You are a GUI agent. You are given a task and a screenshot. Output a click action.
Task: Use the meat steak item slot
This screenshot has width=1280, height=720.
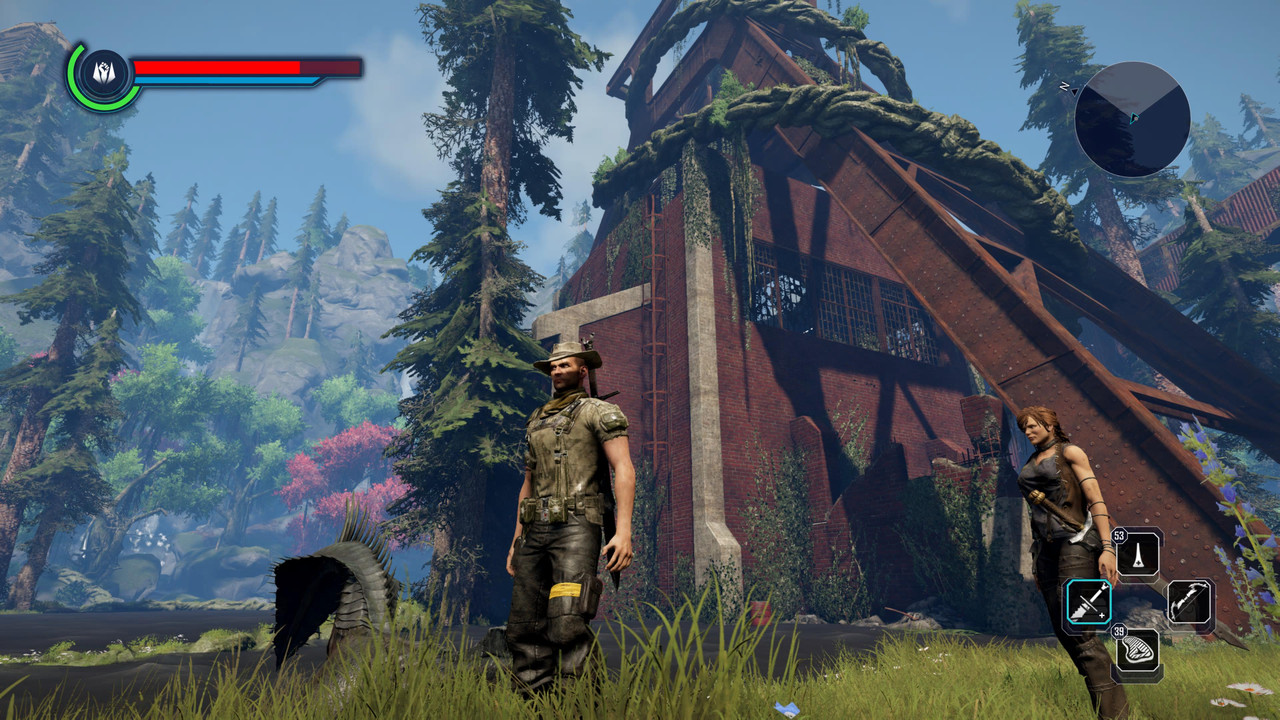tap(1138, 652)
